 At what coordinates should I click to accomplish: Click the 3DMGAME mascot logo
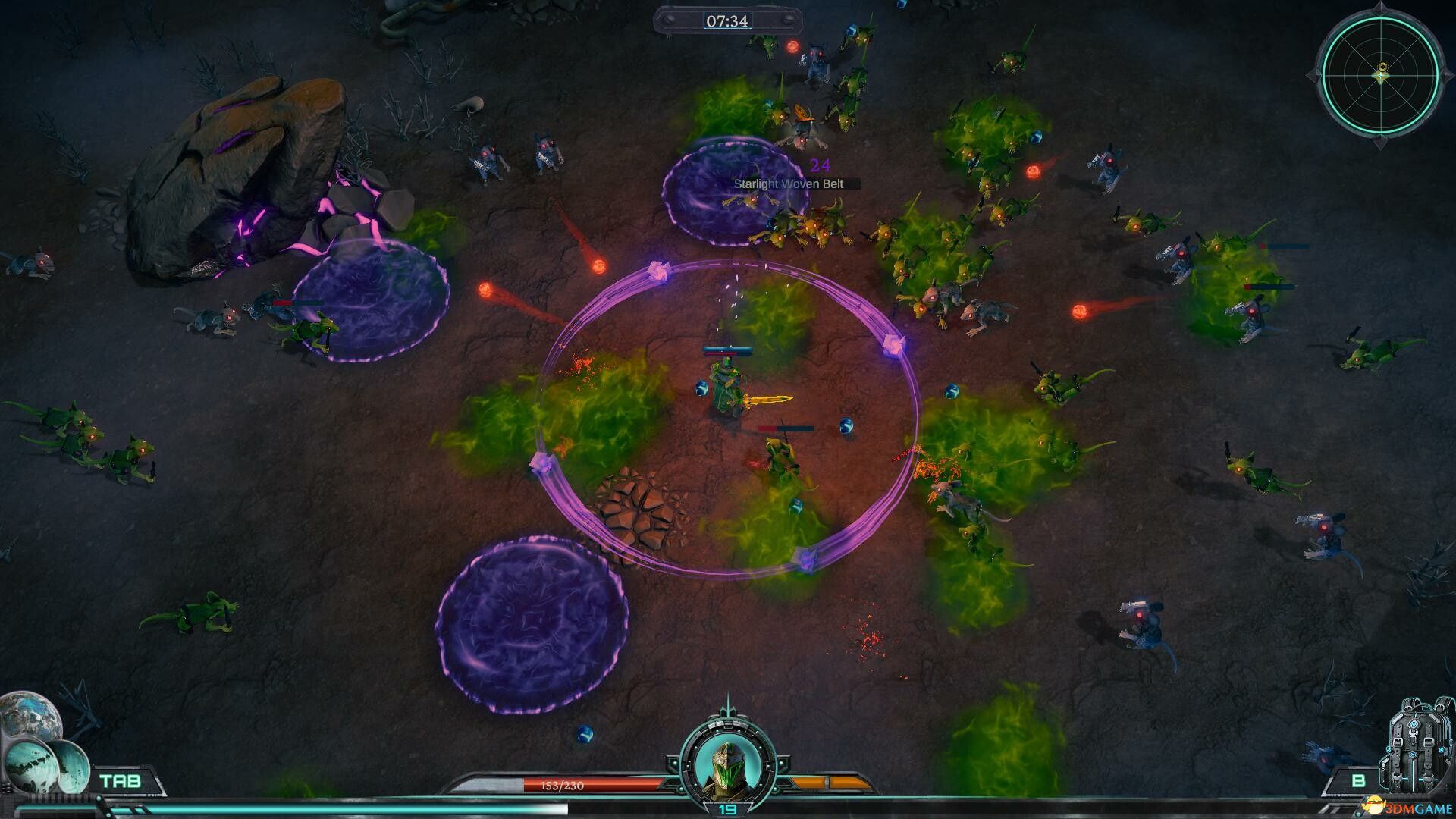click(1372, 807)
